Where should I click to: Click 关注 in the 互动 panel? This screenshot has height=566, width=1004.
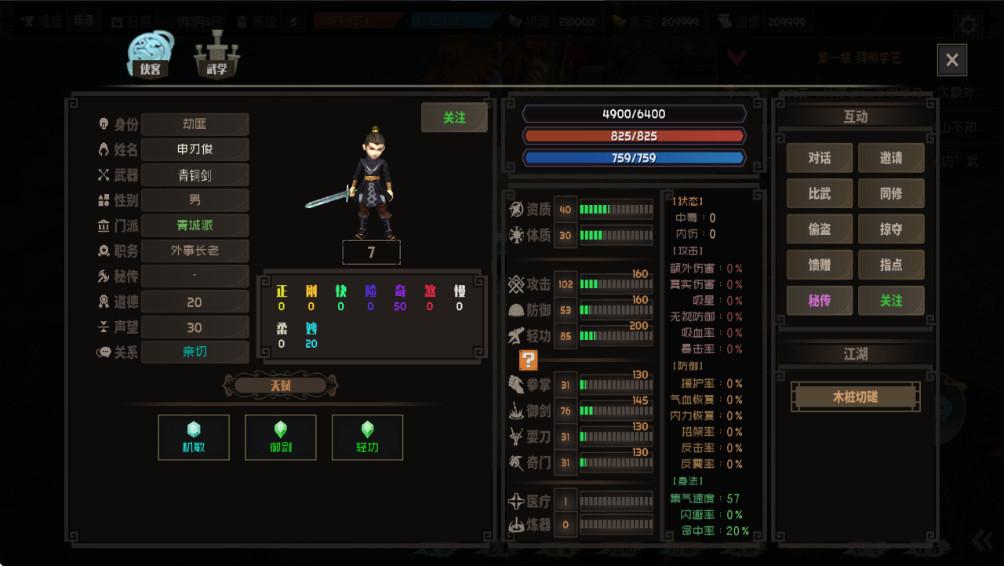click(891, 300)
